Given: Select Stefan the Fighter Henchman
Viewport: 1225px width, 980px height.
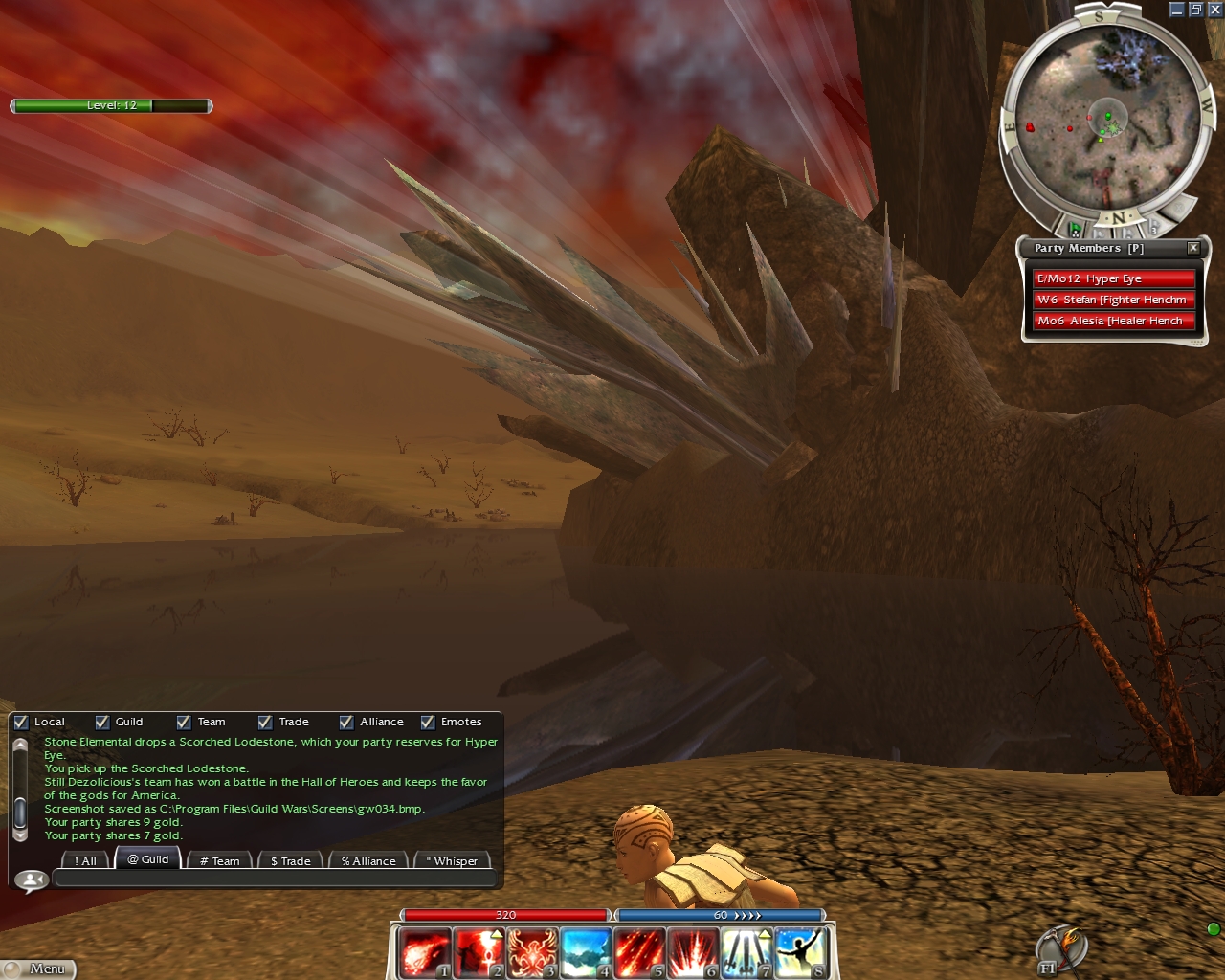Looking at the screenshot, I should (1113, 300).
